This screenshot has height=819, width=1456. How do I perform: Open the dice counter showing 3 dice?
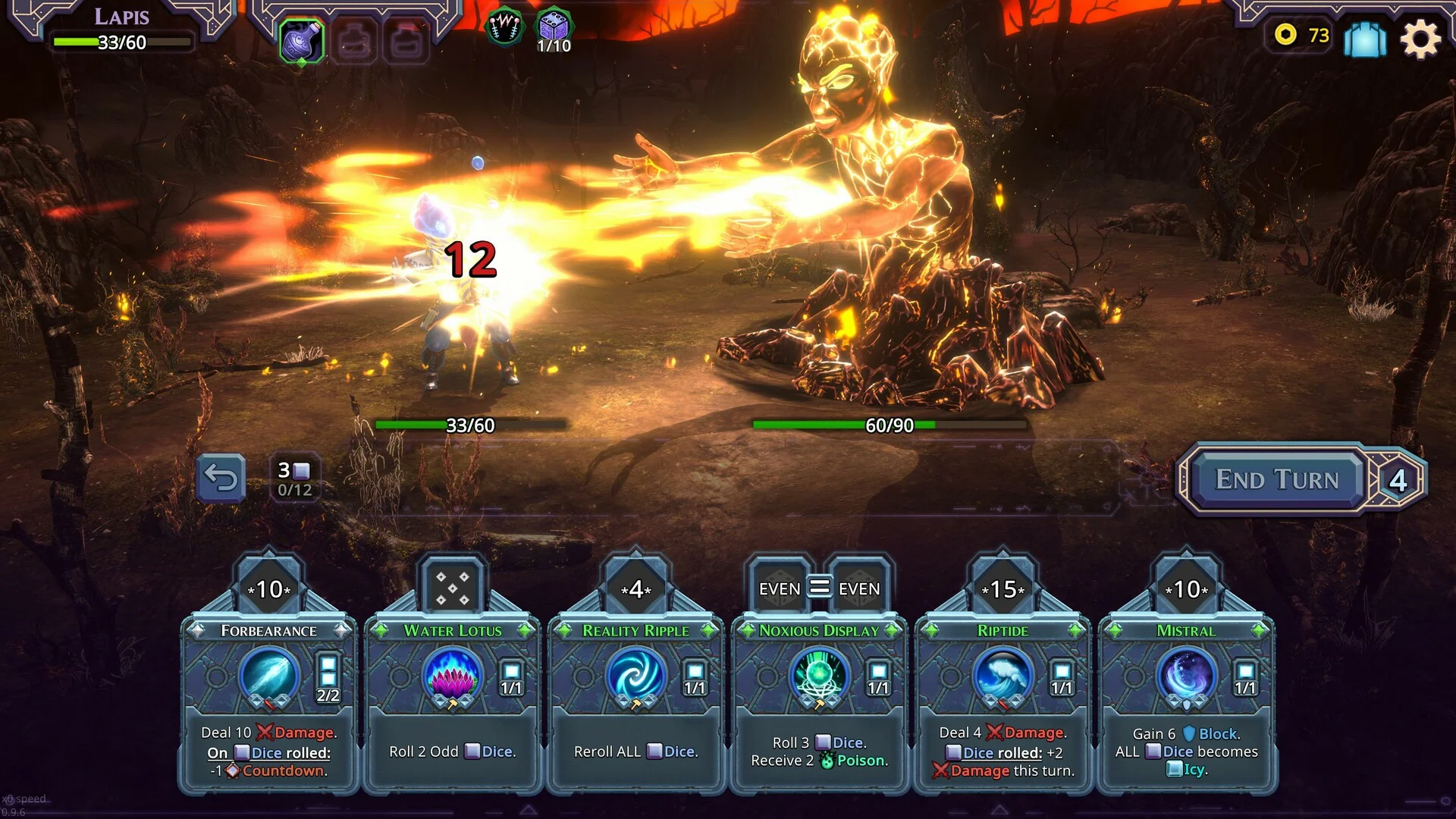[x=294, y=479]
